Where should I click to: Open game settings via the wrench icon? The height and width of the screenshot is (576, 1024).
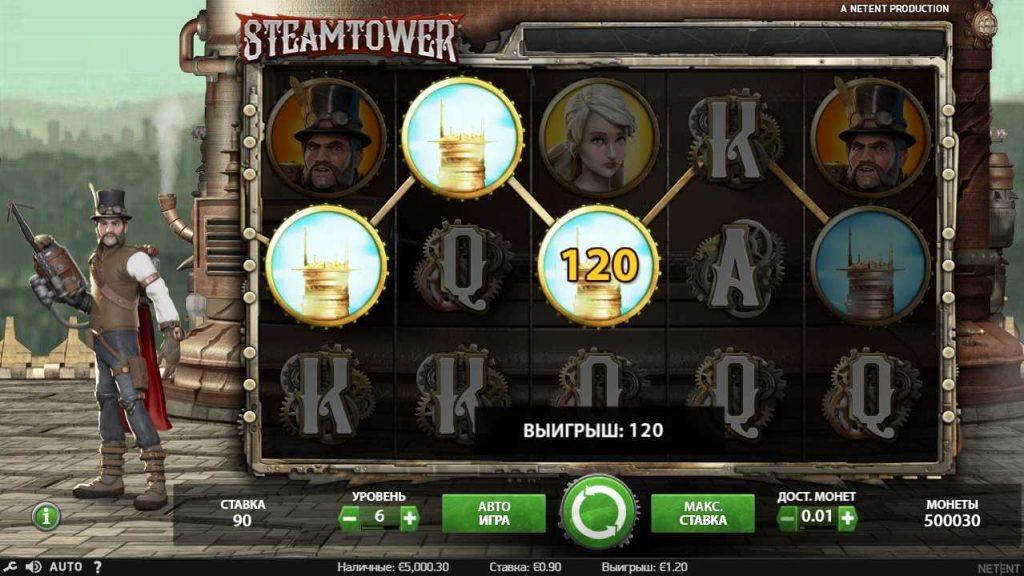click(10, 567)
